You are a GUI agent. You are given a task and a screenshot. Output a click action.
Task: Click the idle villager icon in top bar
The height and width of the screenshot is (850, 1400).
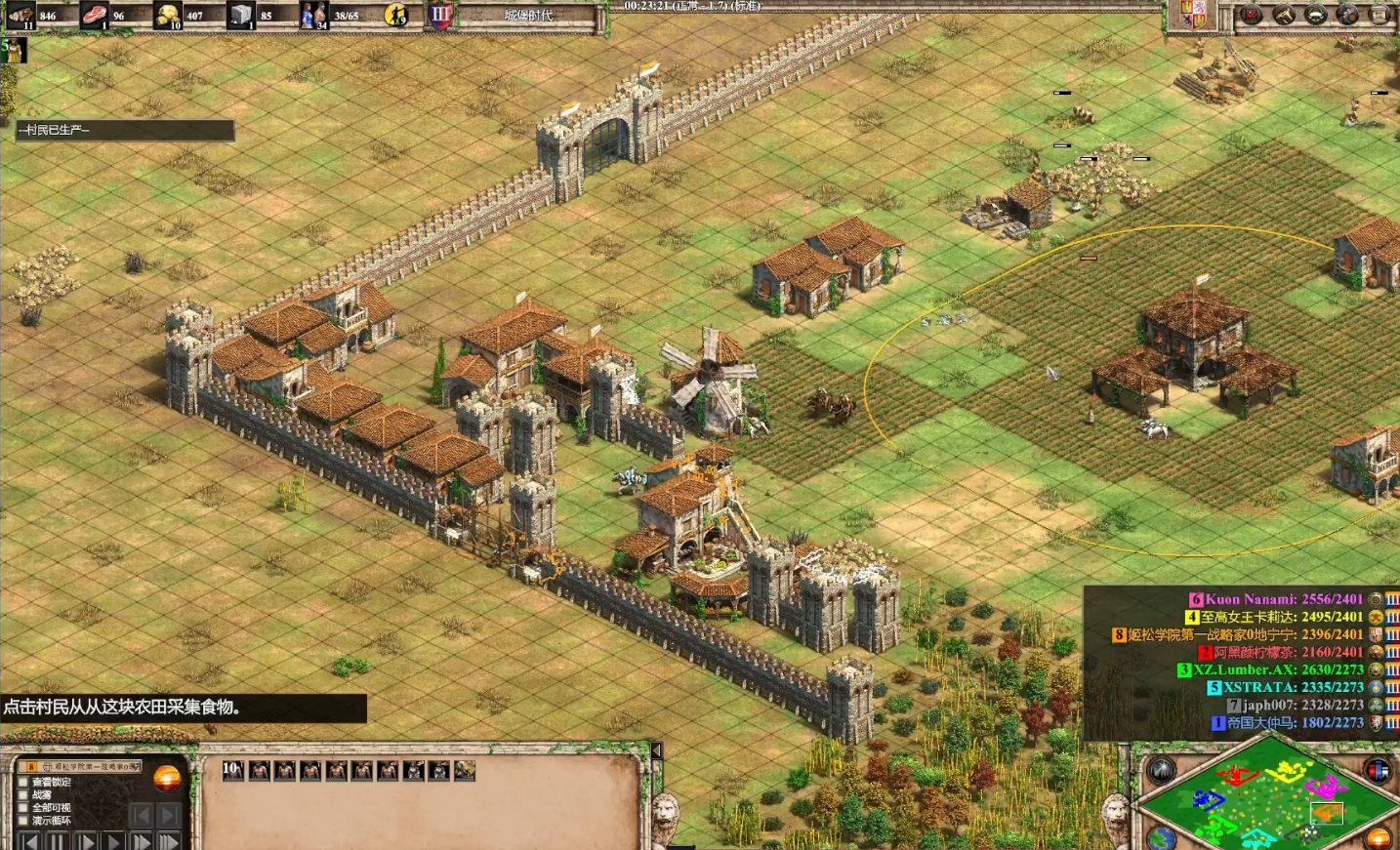point(396,15)
